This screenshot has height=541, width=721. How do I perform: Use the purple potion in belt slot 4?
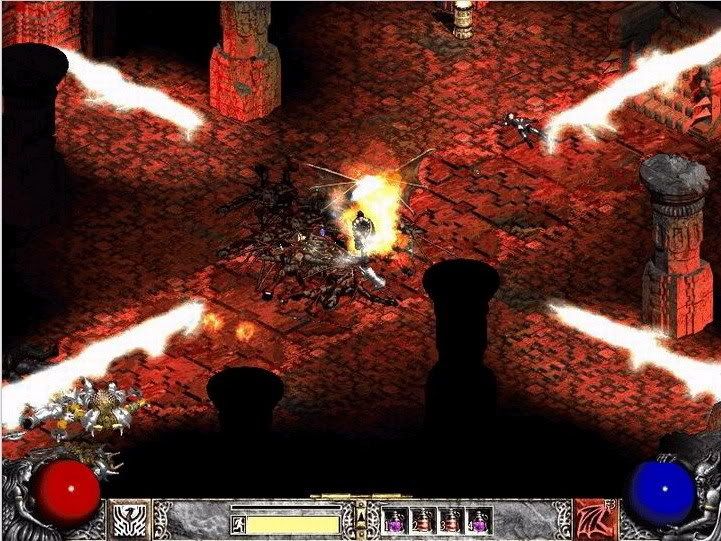pyautogui.click(x=481, y=521)
